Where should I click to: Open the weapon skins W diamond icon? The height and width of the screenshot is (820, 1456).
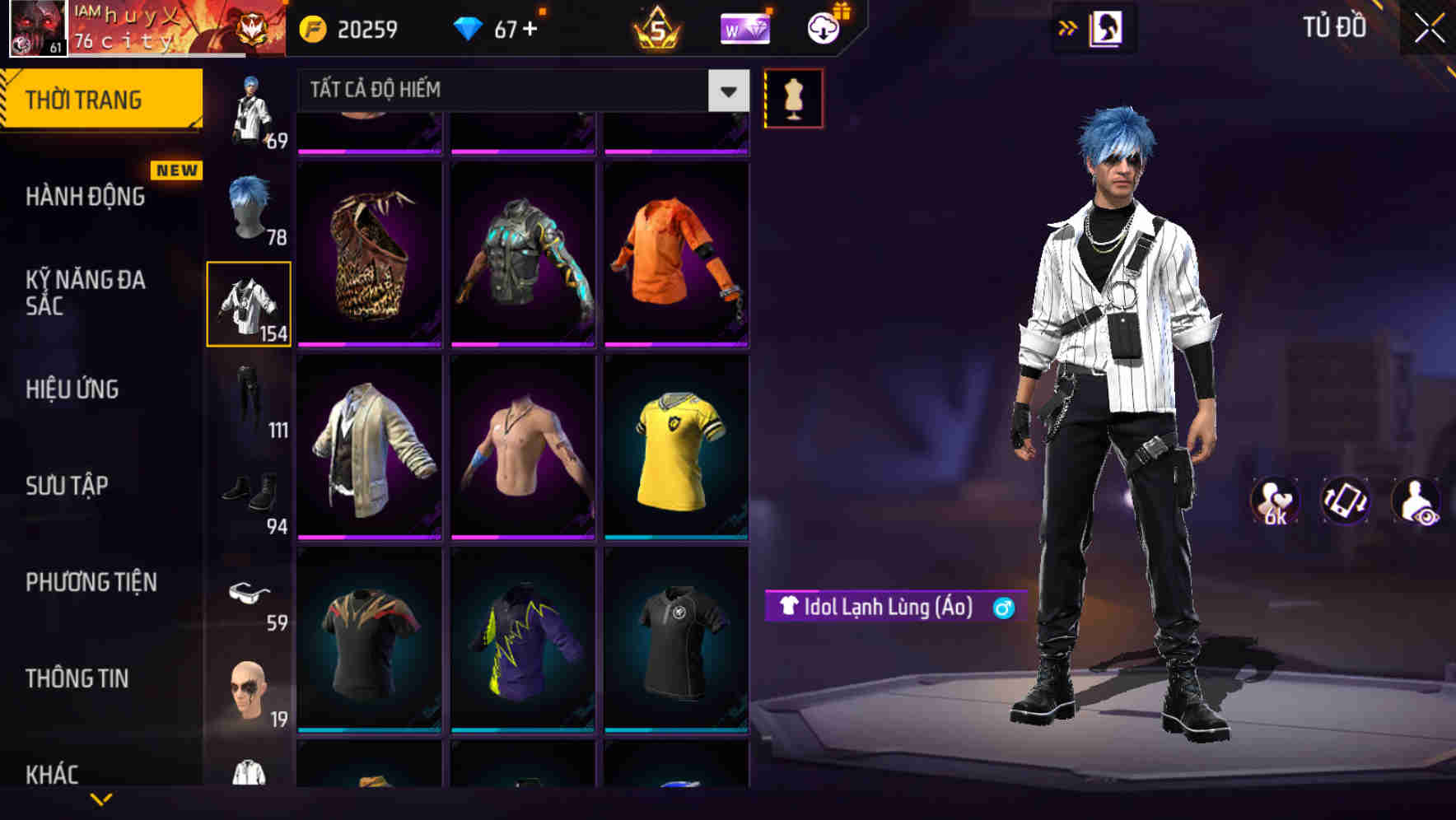(x=745, y=29)
